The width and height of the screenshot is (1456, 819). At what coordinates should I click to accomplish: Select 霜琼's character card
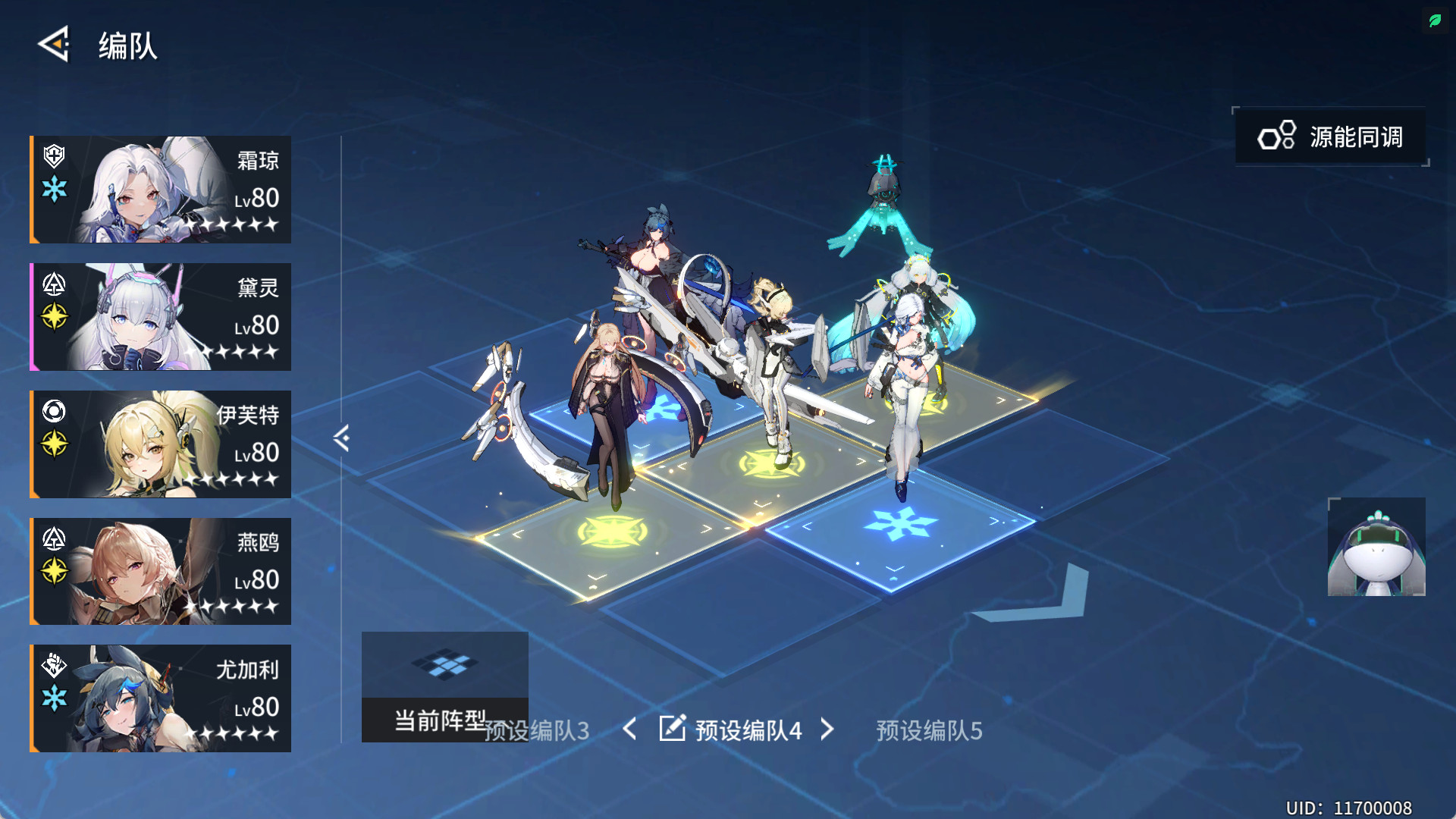(159, 189)
